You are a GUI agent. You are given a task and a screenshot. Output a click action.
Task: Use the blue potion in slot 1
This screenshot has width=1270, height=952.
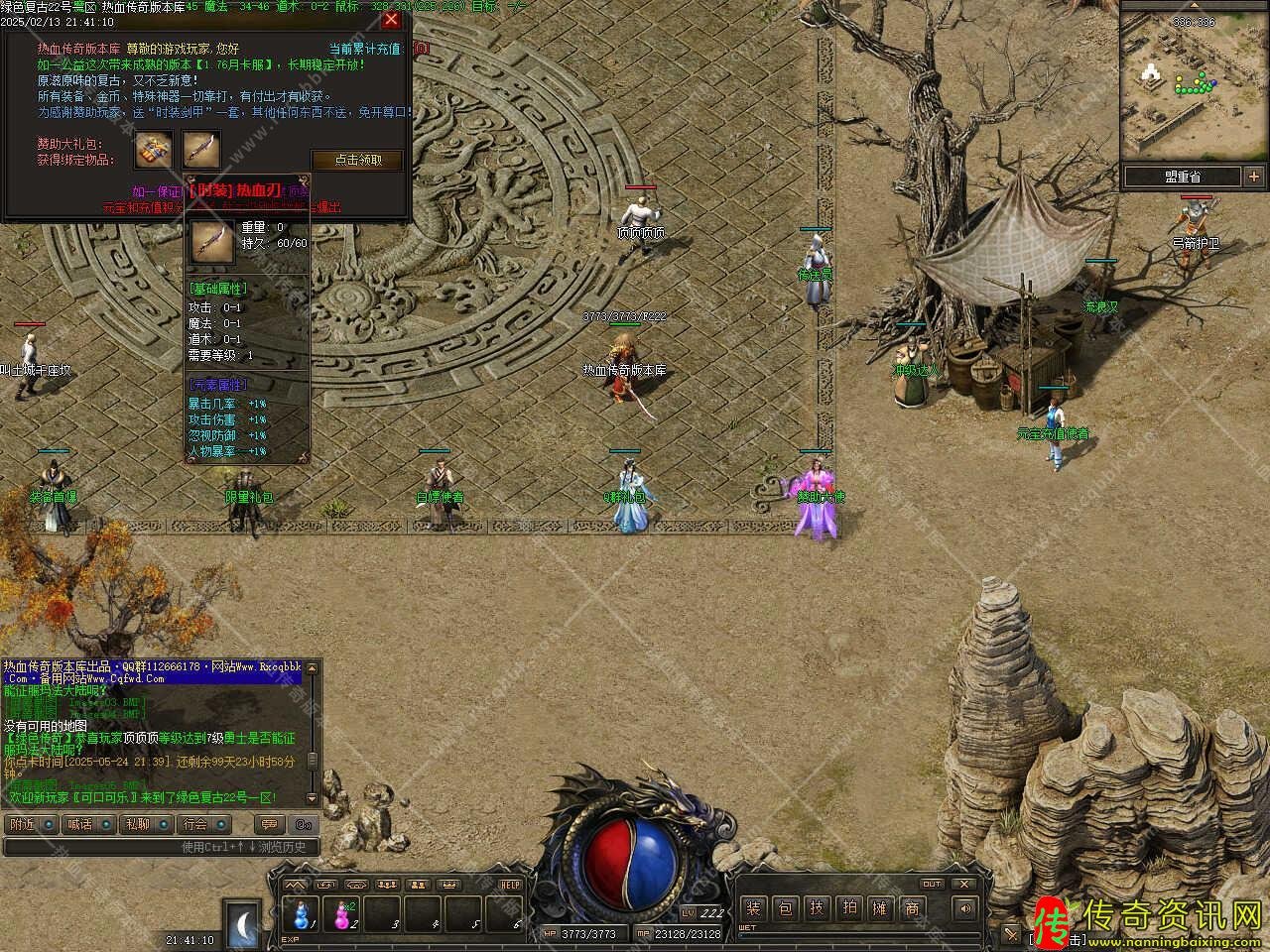point(301,914)
